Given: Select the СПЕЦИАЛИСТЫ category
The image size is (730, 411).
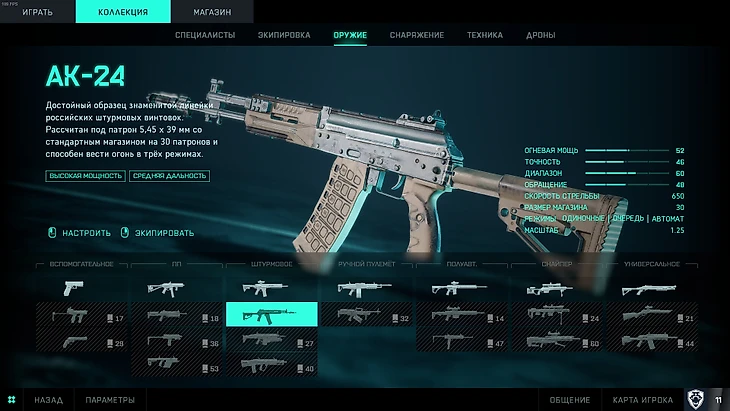Looking at the screenshot, I should click(206, 35).
